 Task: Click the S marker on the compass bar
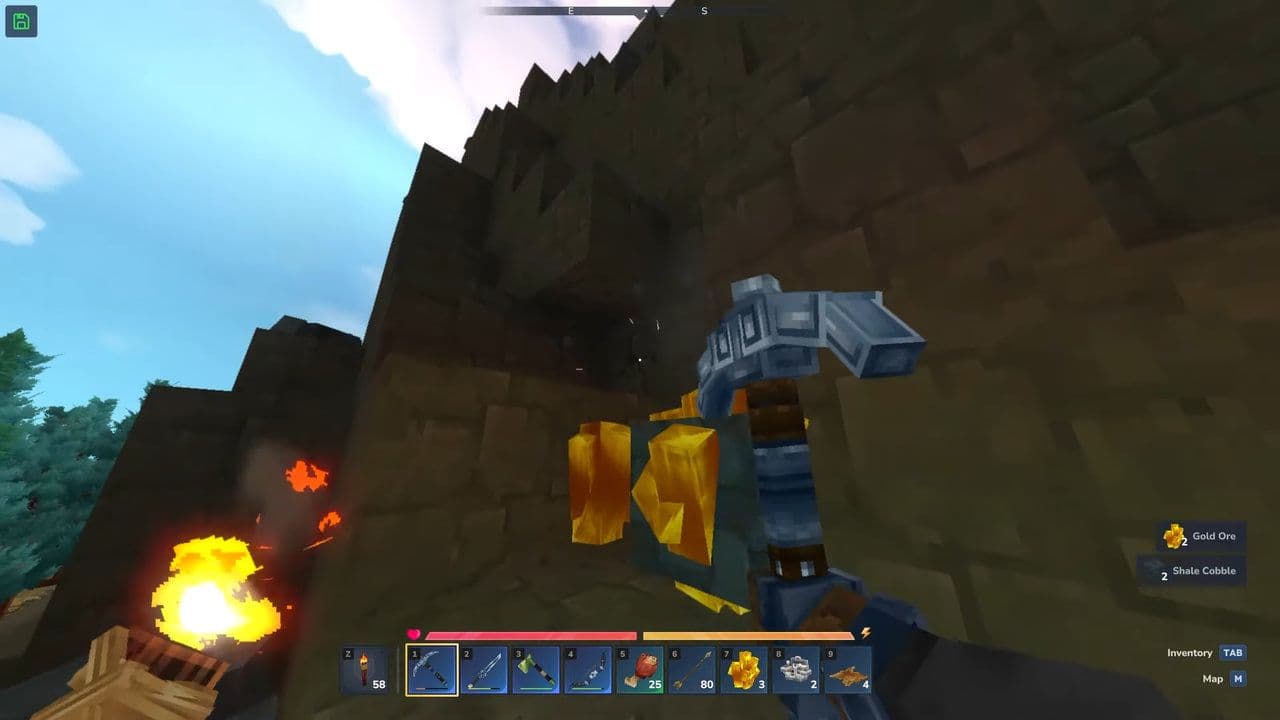click(x=703, y=10)
